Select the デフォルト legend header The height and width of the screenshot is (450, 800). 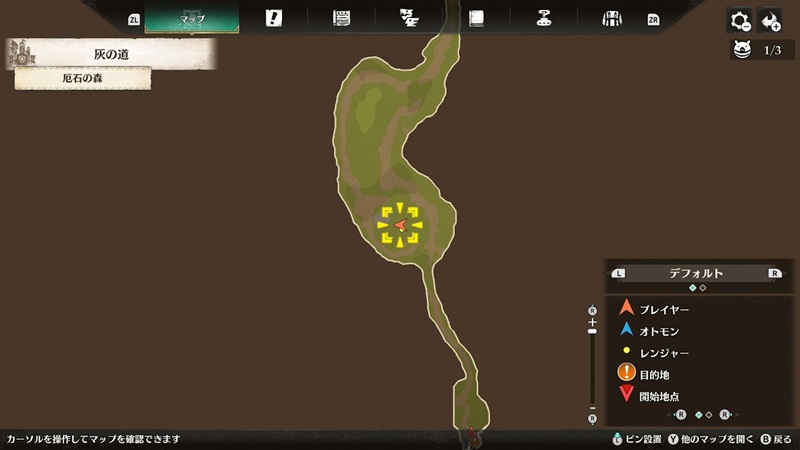click(x=696, y=272)
